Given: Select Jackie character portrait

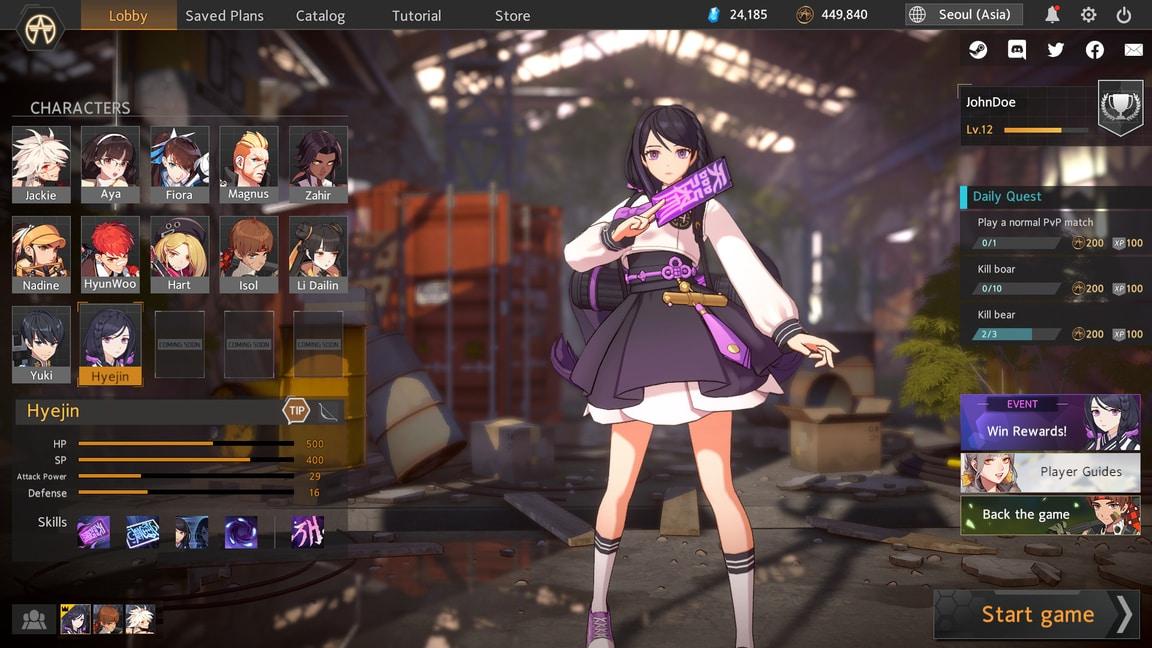Looking at the screenshot, I should click(41, 164).
